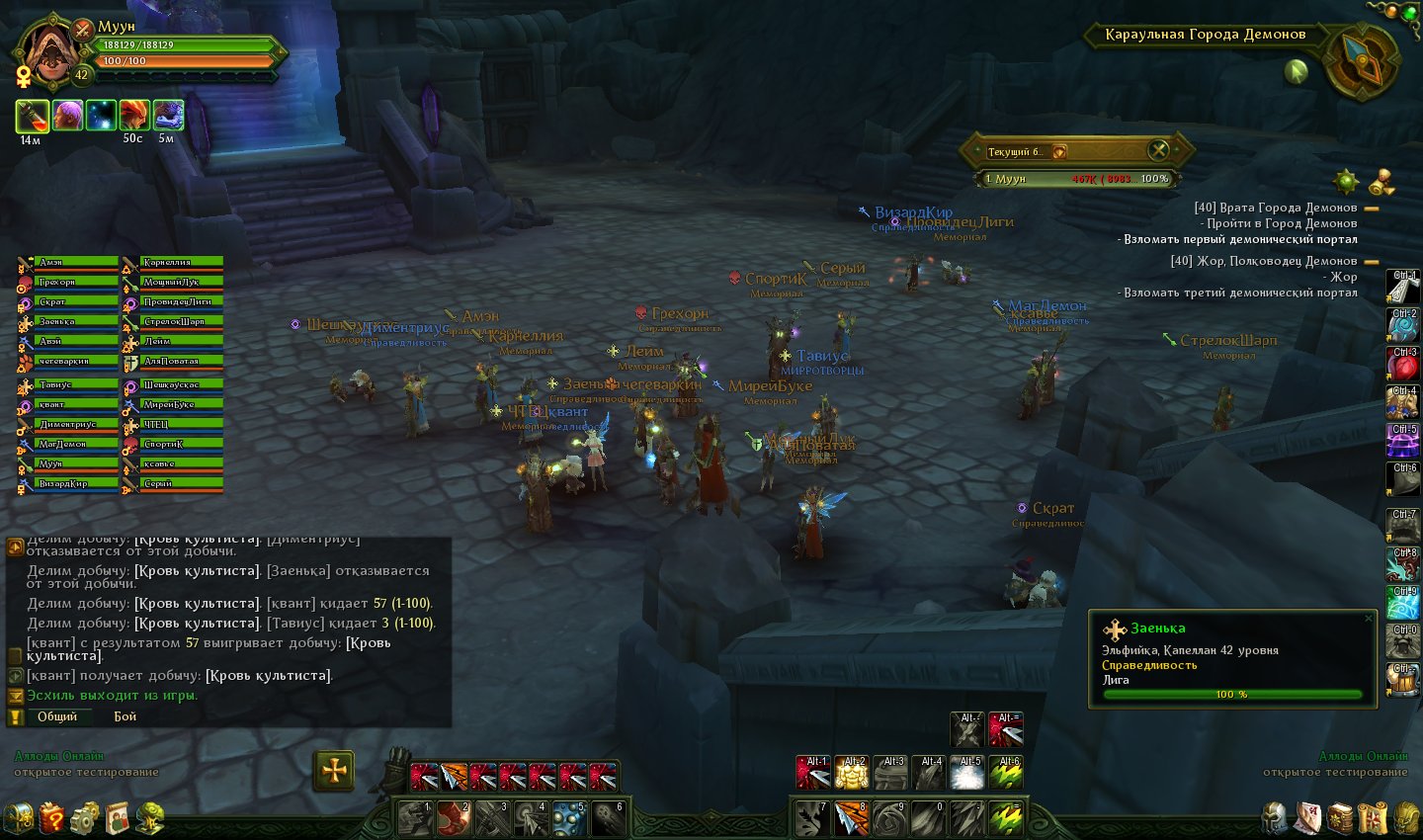Trigger the golden muscle buff on Alt-2

[851, 773]
